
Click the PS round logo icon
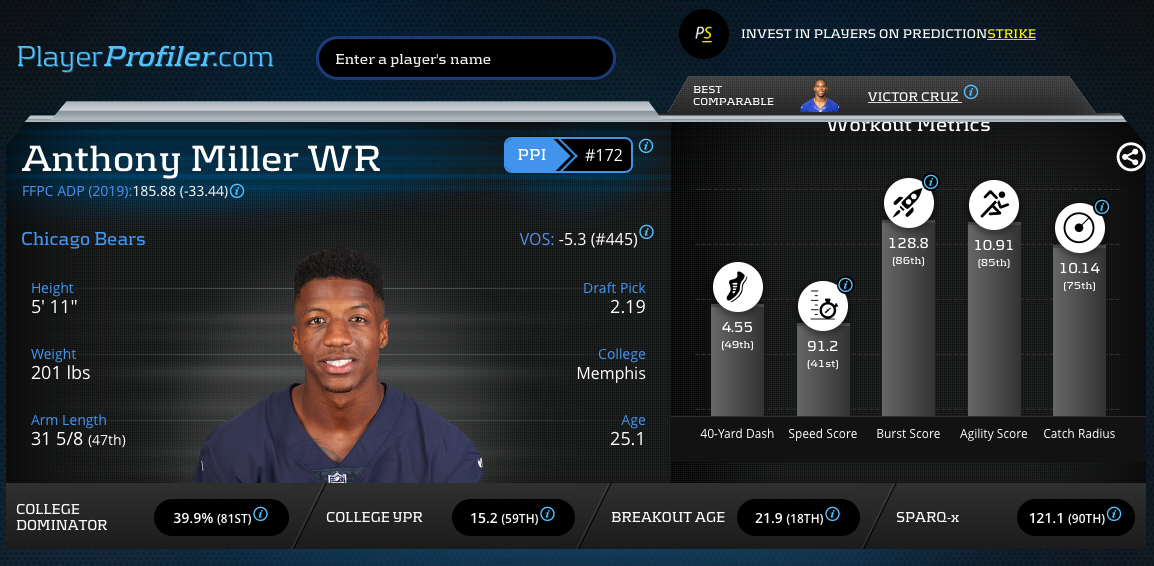(x=704, y=34)
